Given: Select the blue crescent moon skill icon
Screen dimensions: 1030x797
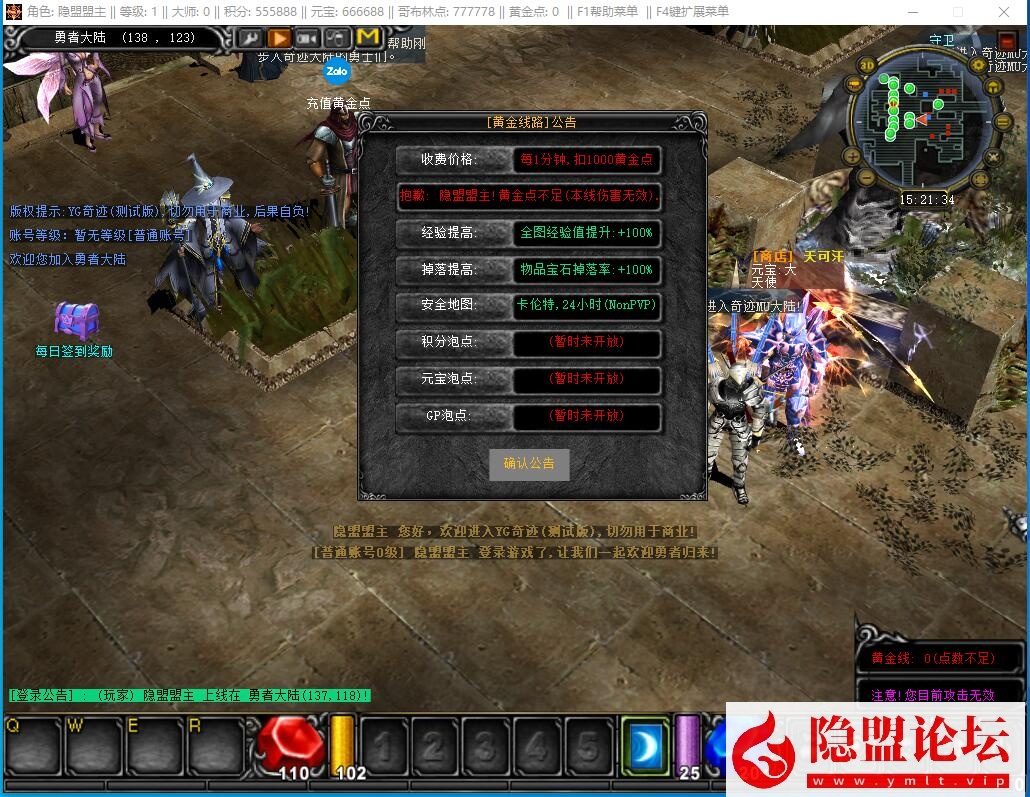Looking at the screenshot, I should [x=645, y=746].
